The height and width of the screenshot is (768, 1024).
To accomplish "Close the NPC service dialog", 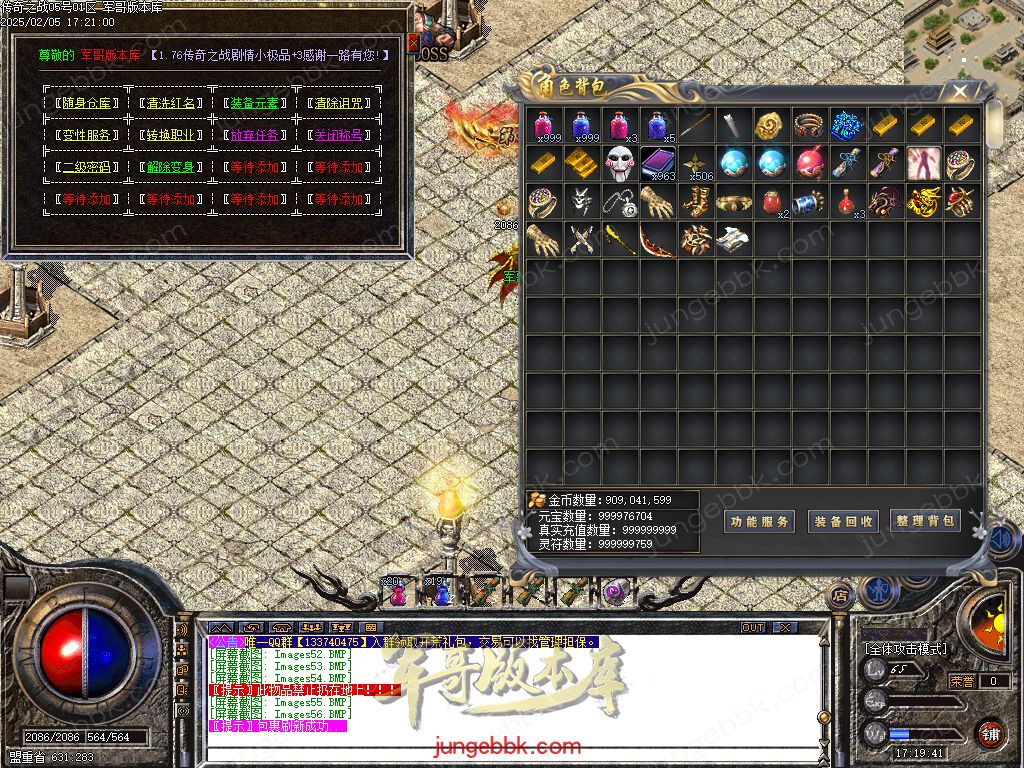I will (x=412, y=42).
